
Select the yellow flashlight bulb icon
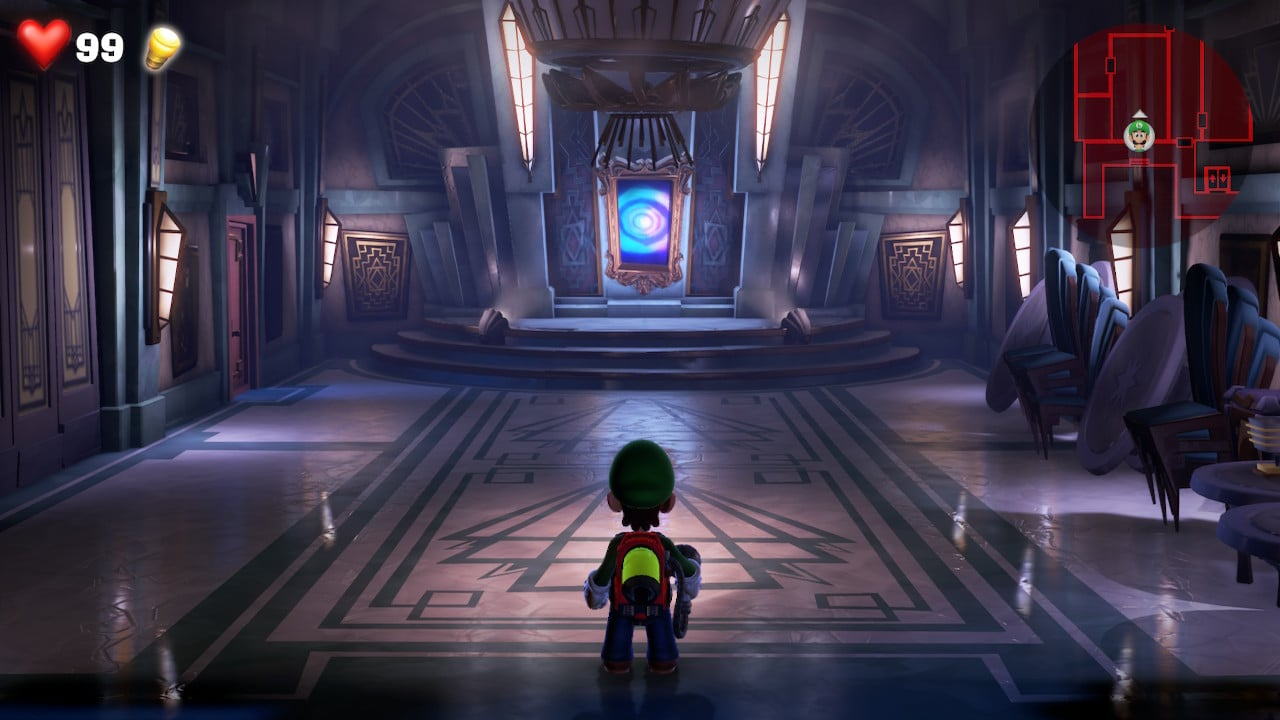tap(162, 47)
